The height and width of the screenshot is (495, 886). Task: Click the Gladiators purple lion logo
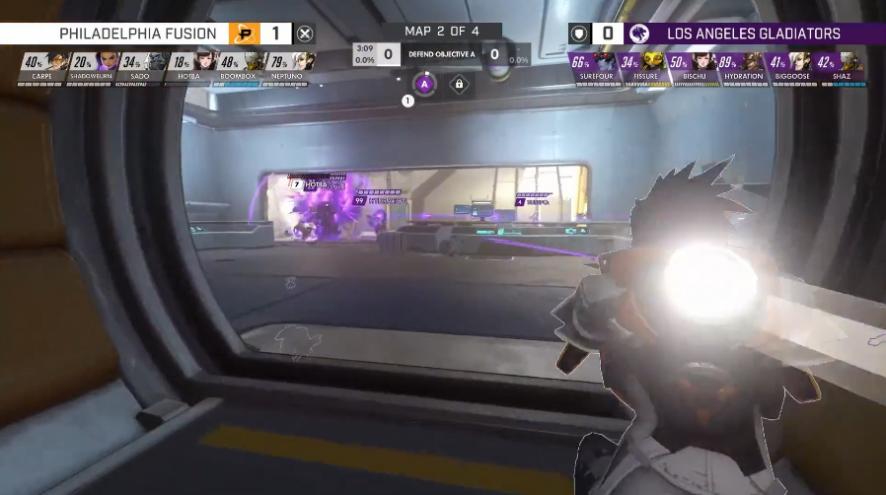(x=639, y=34)
